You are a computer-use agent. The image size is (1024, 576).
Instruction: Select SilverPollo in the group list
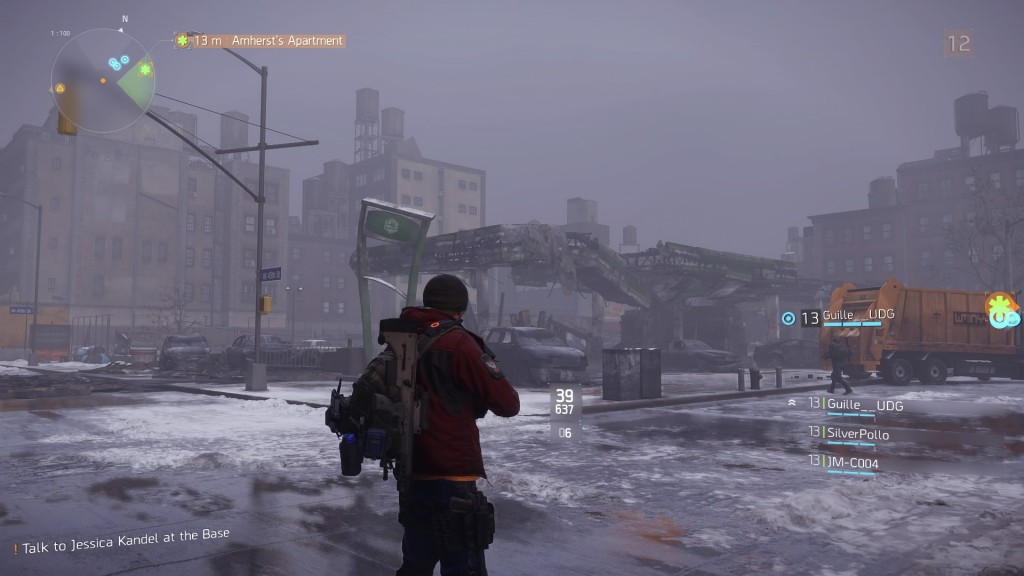[857, 434]
